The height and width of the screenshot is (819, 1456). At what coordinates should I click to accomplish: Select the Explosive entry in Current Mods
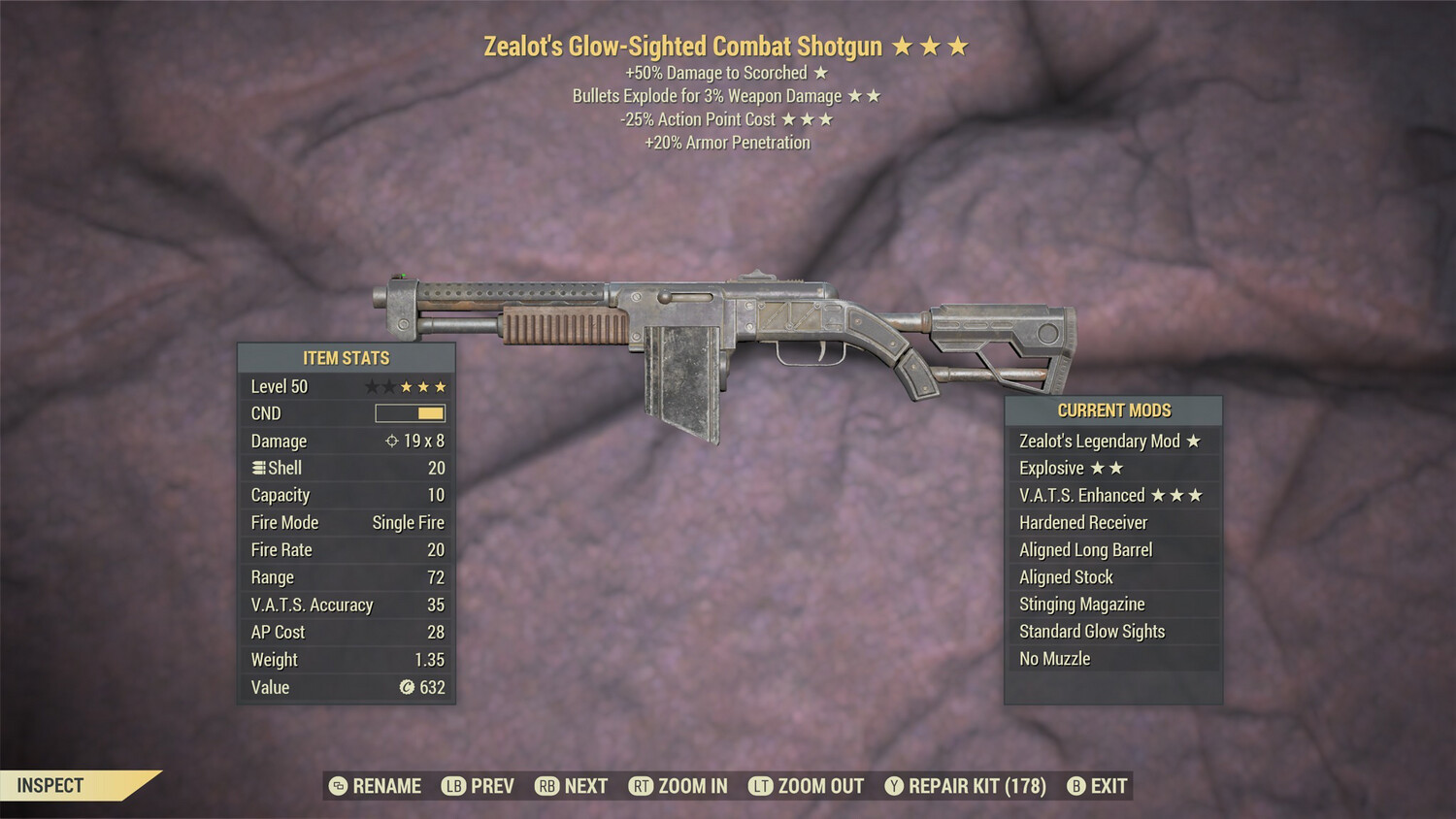(x=1051, y=468)
